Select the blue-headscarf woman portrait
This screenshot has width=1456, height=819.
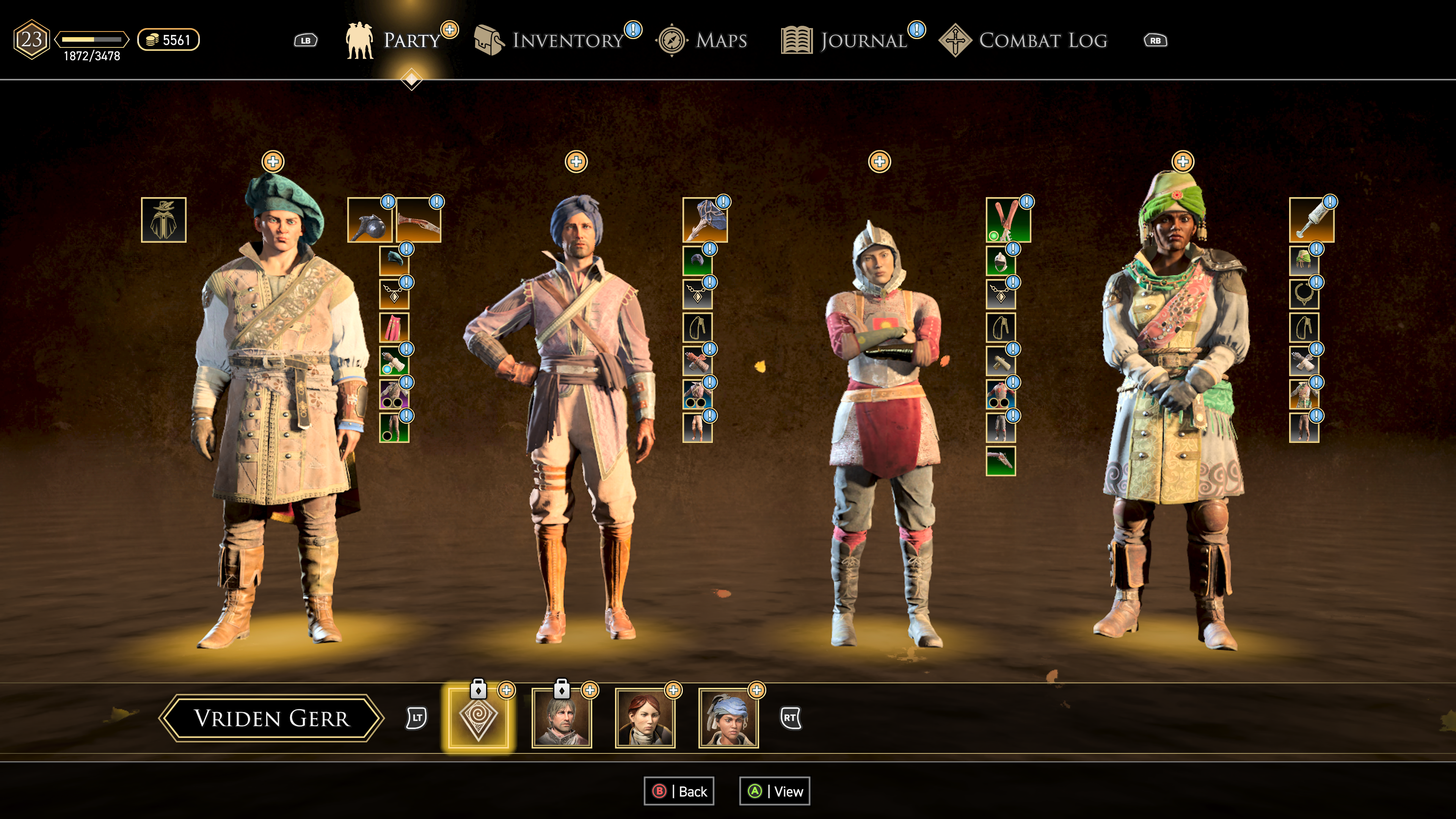point(728,719)
